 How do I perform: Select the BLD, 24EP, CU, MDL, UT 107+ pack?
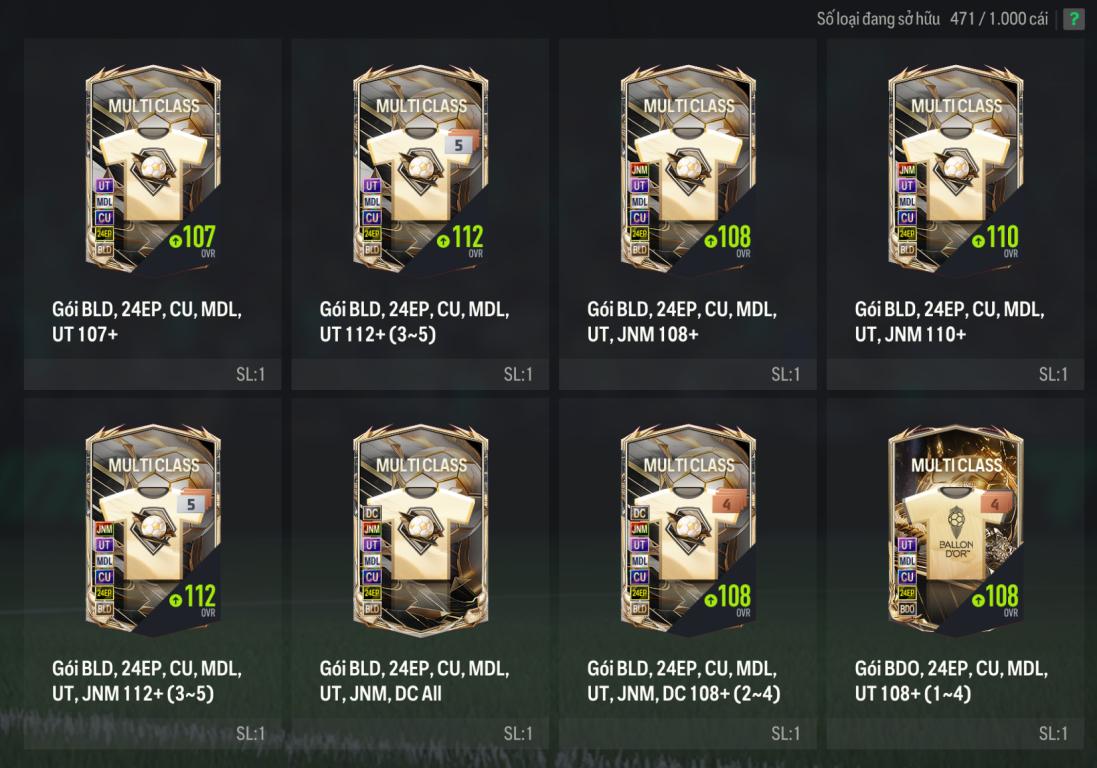(x=153, y=170)
